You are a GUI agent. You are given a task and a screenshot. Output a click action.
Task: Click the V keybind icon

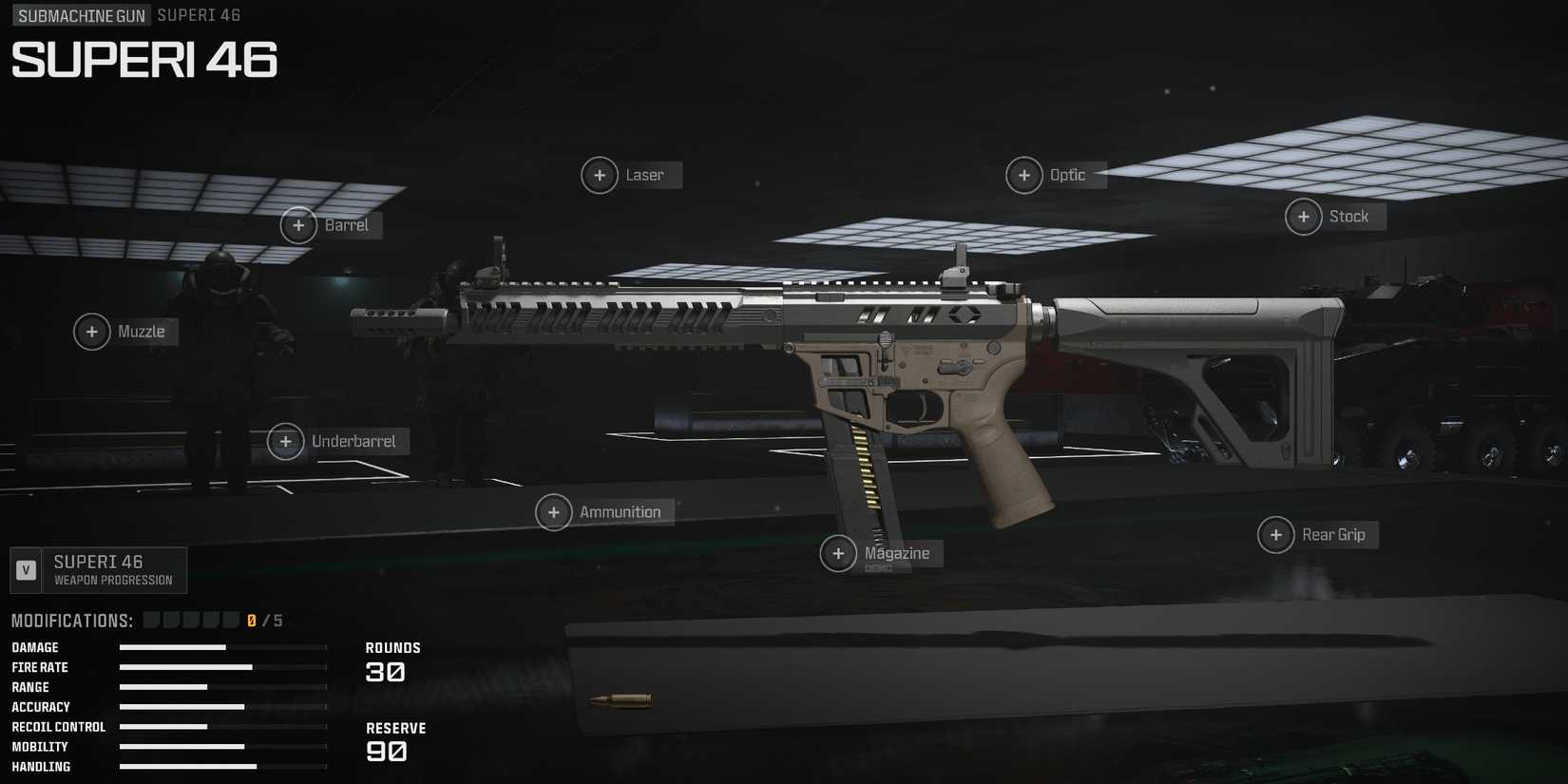26,569
